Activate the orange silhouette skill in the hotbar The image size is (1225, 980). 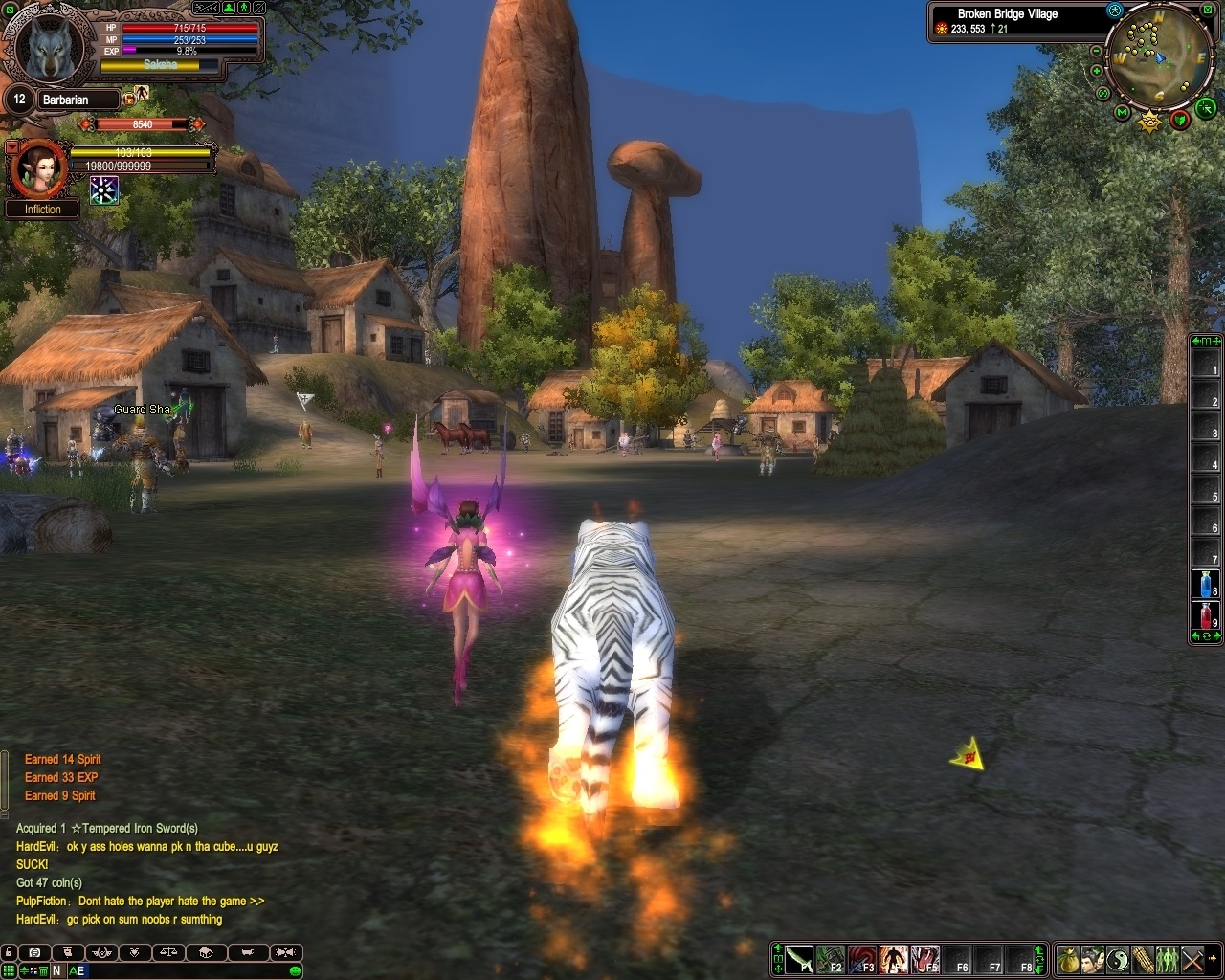tap(894, 958)
